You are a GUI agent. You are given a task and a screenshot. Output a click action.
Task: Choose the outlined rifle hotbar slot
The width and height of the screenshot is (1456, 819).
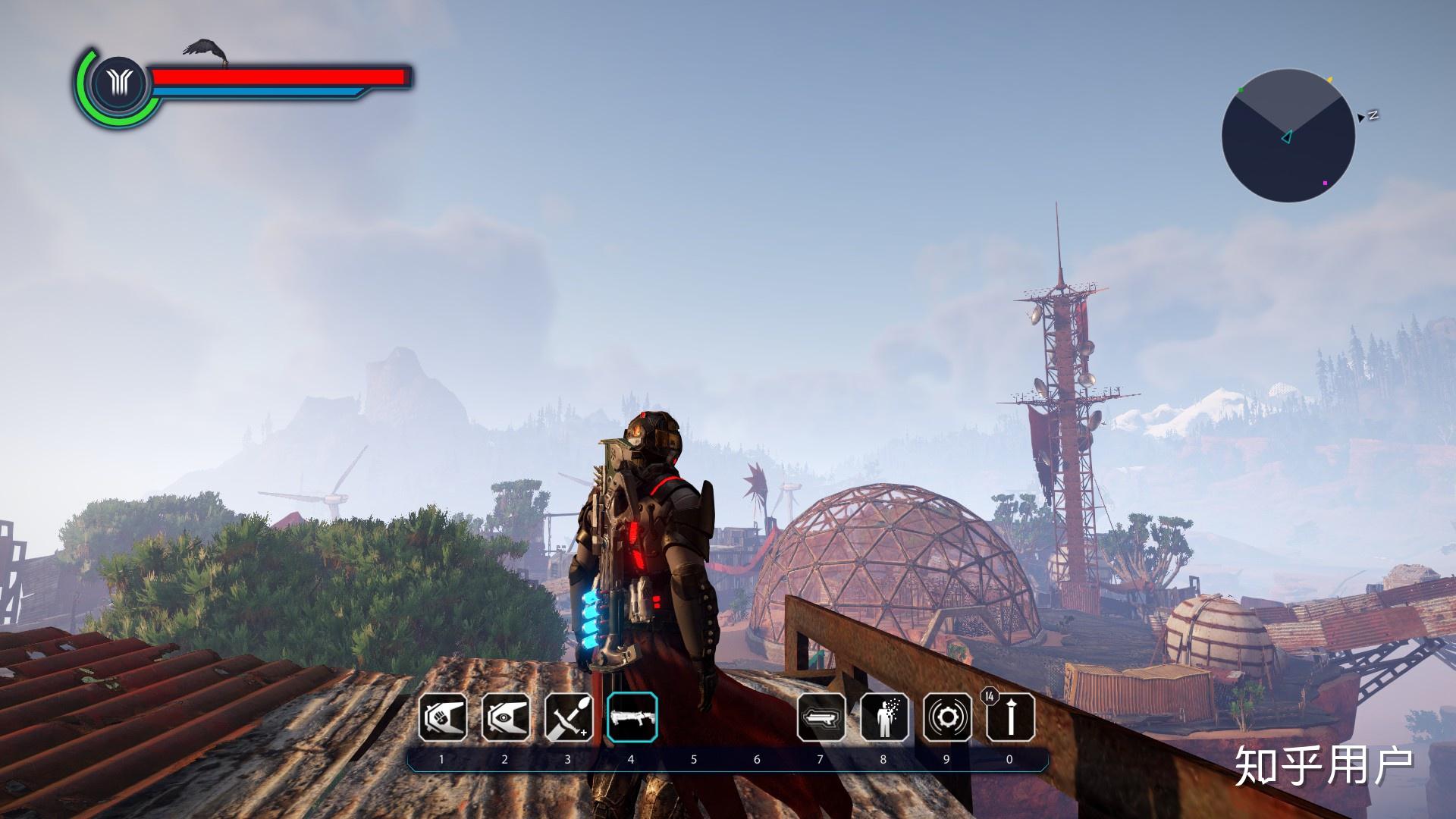point(821,717)
